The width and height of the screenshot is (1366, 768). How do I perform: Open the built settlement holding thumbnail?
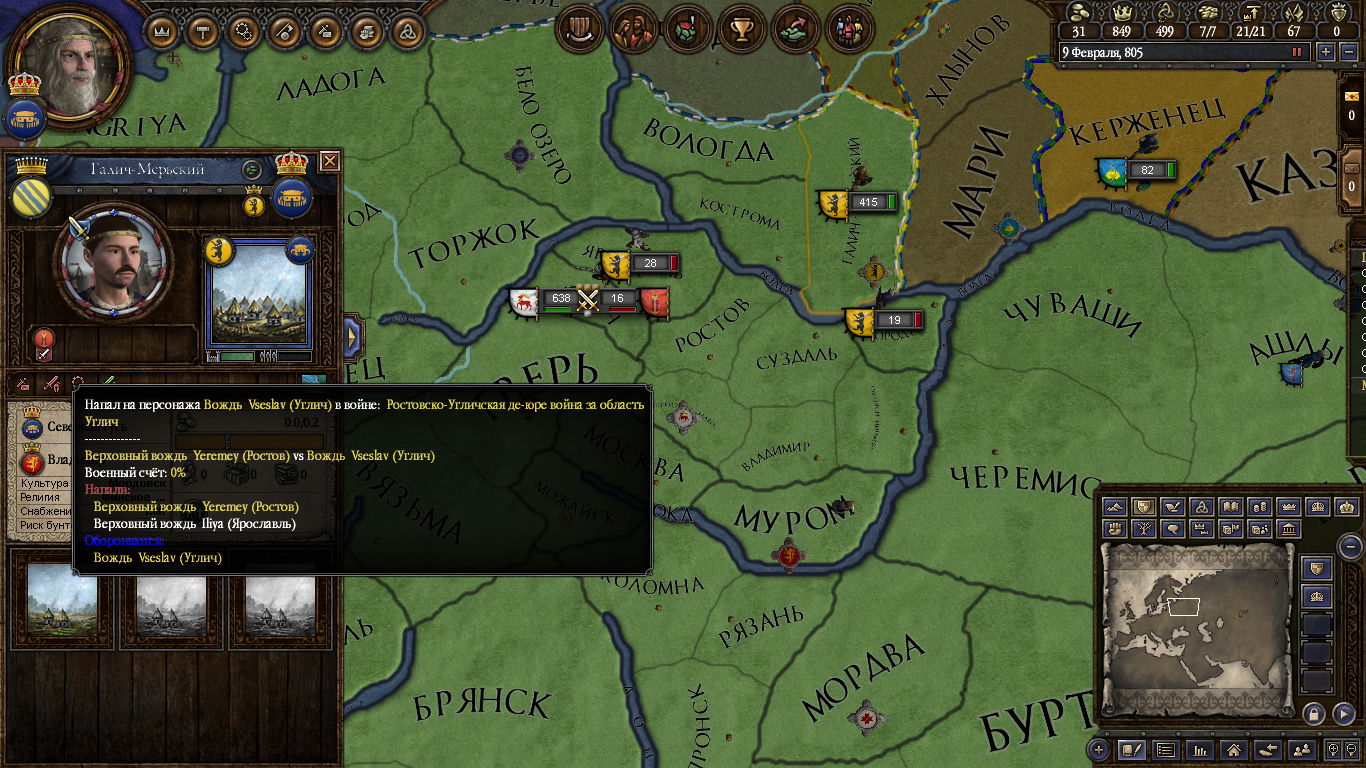point(63,602)
